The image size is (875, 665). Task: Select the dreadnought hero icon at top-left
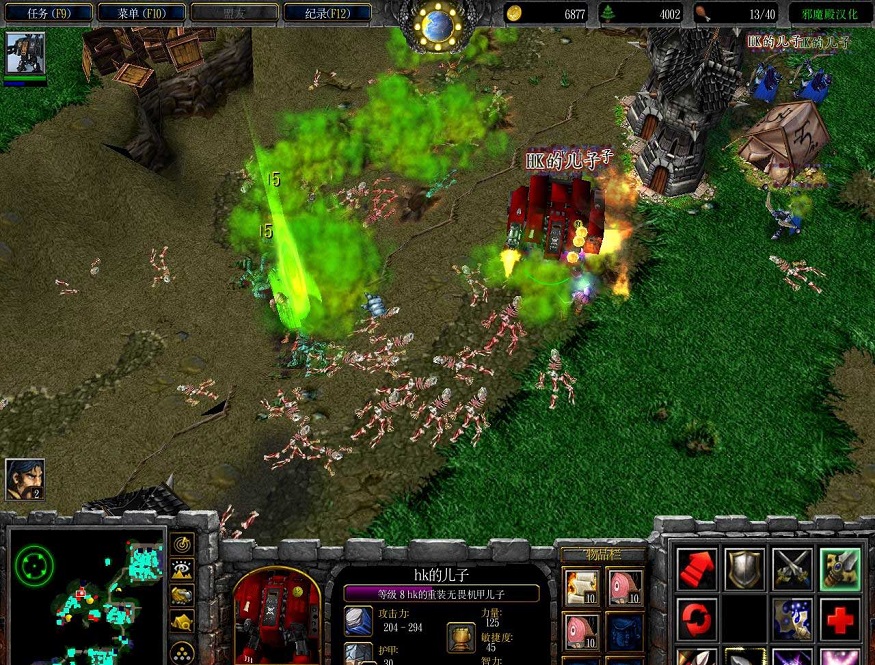[25, 53]
